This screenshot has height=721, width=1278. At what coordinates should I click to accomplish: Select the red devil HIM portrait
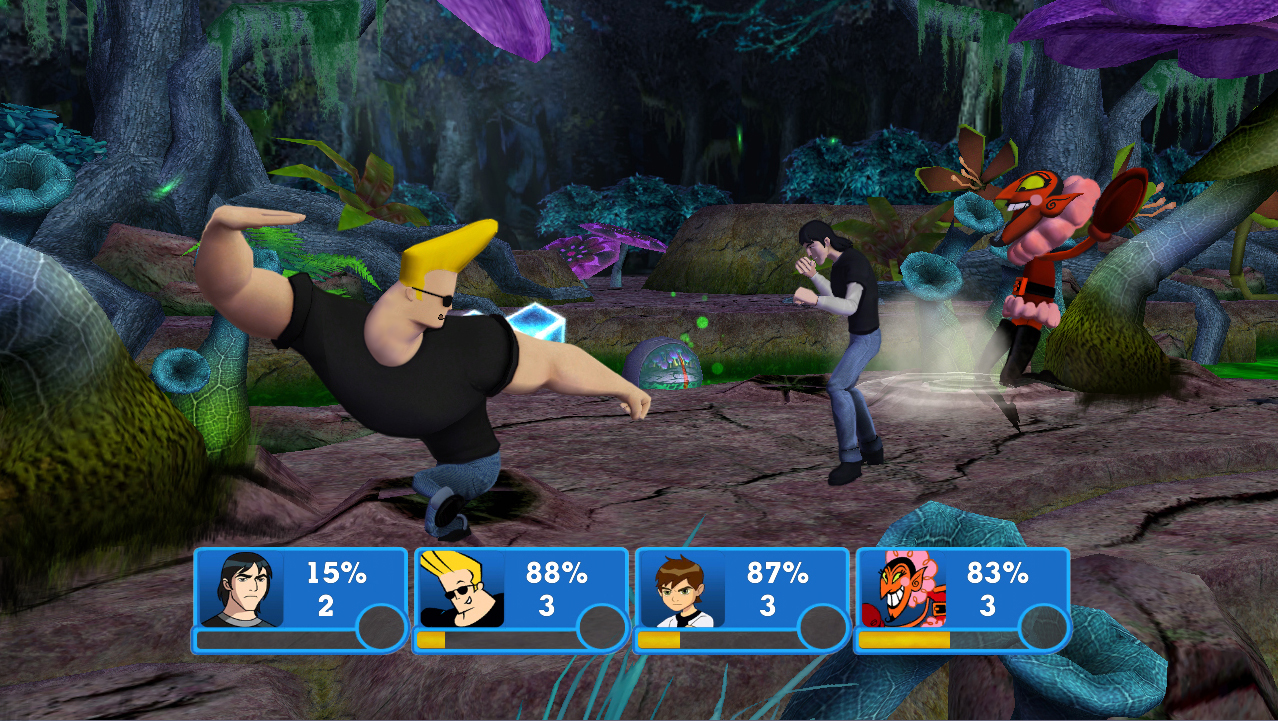coord(902,588)
